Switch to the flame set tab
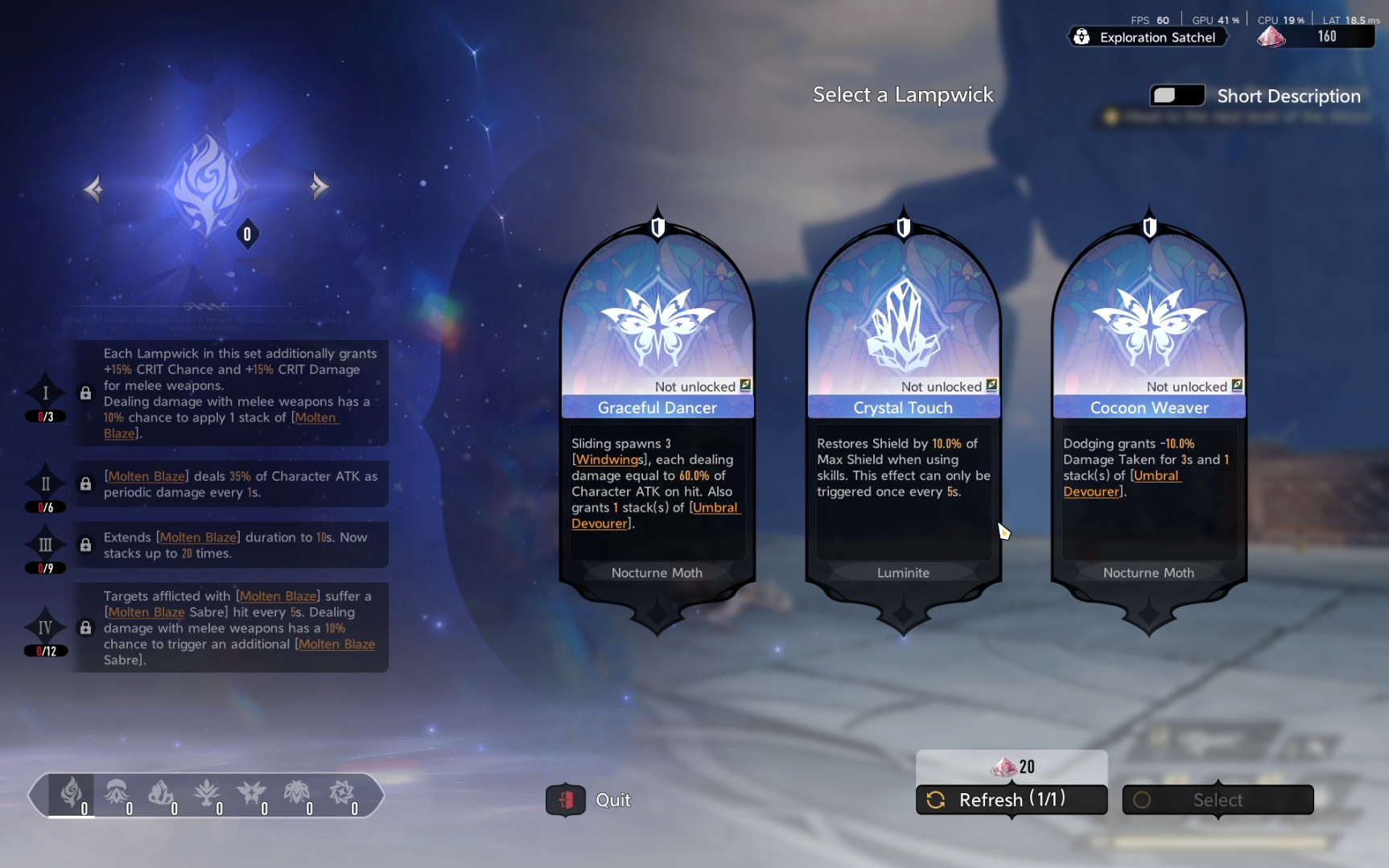The width and height of the screenshot is (1389, 868). [x=72, y=795]
